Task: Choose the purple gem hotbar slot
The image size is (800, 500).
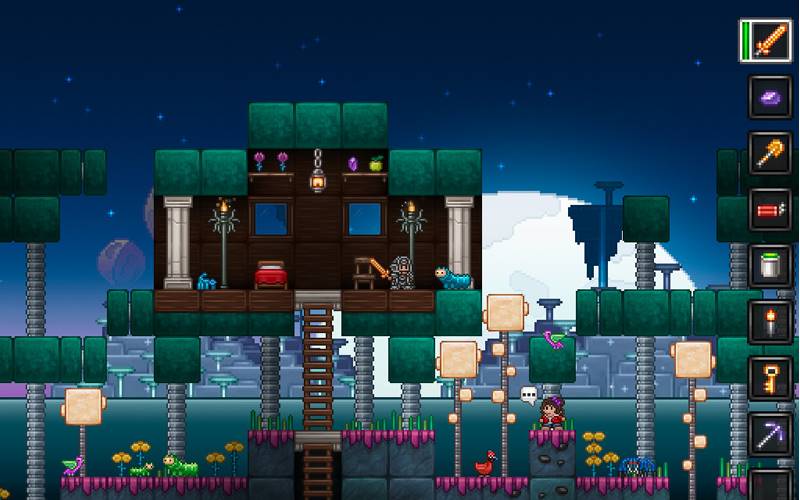Action: [x=771, y=97]
